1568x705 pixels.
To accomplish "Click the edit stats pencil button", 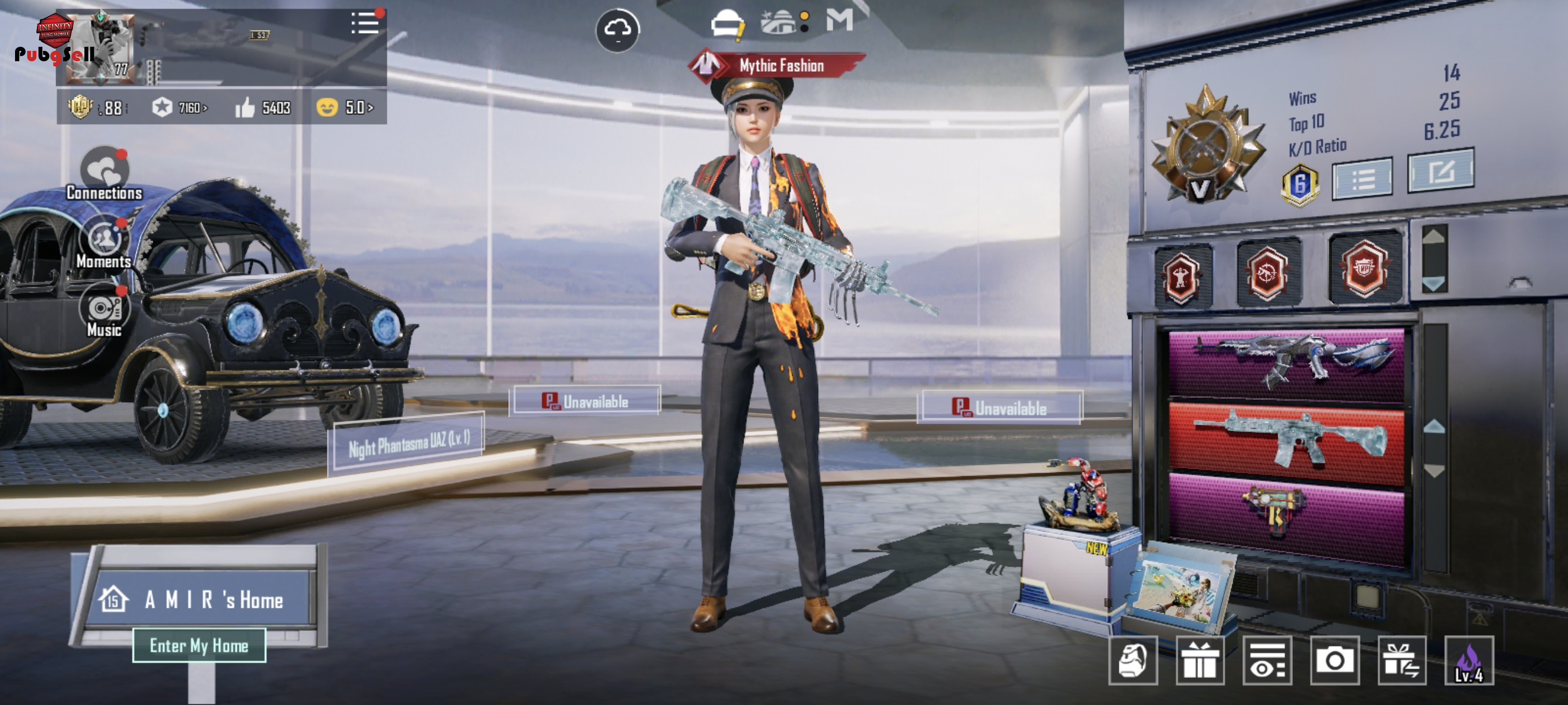I will tap(1440, 171).
